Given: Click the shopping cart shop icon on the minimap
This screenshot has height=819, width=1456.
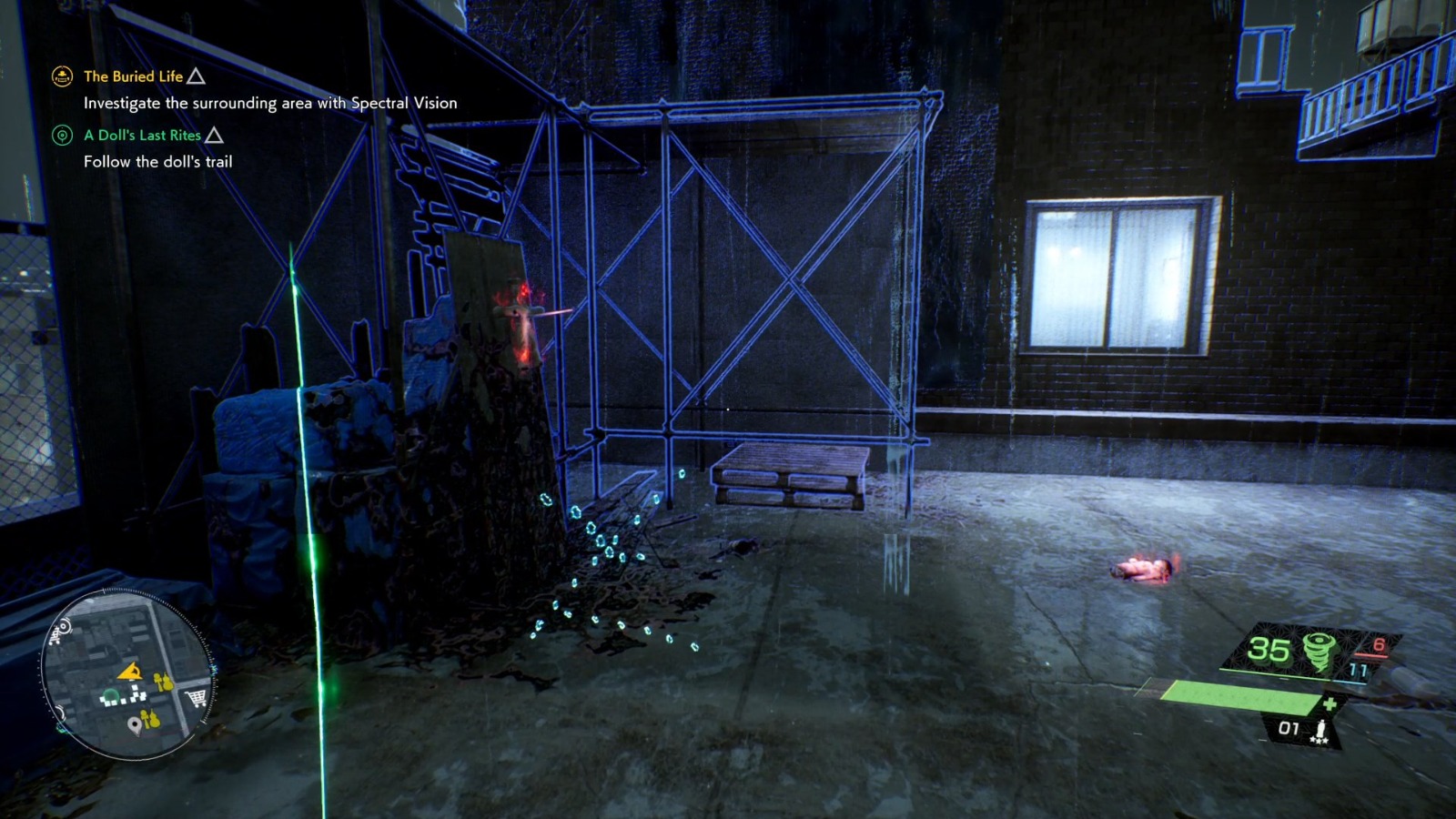Looking at the screenshot, I should click(195, 696).
